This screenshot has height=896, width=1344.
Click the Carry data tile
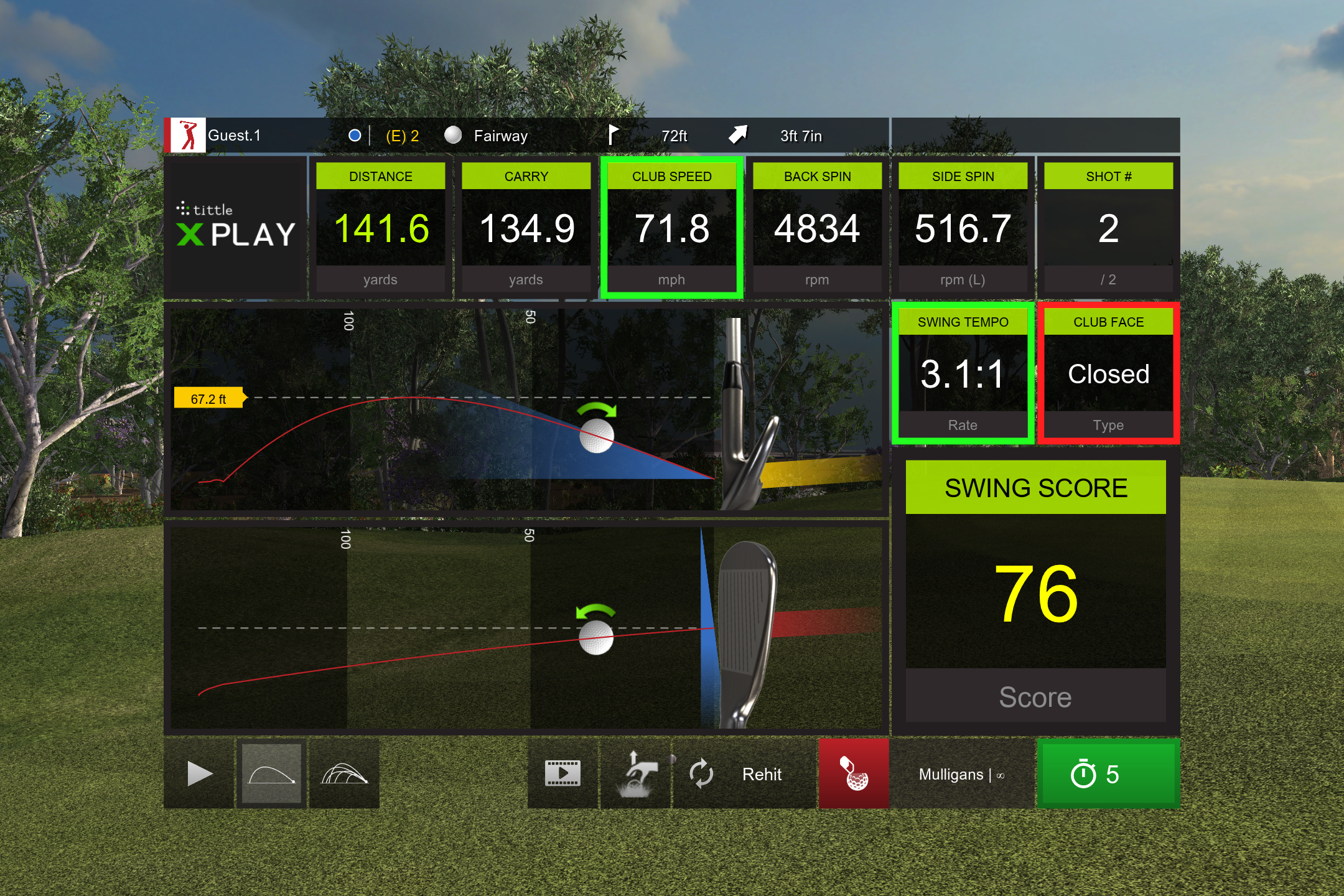(526, 228)
